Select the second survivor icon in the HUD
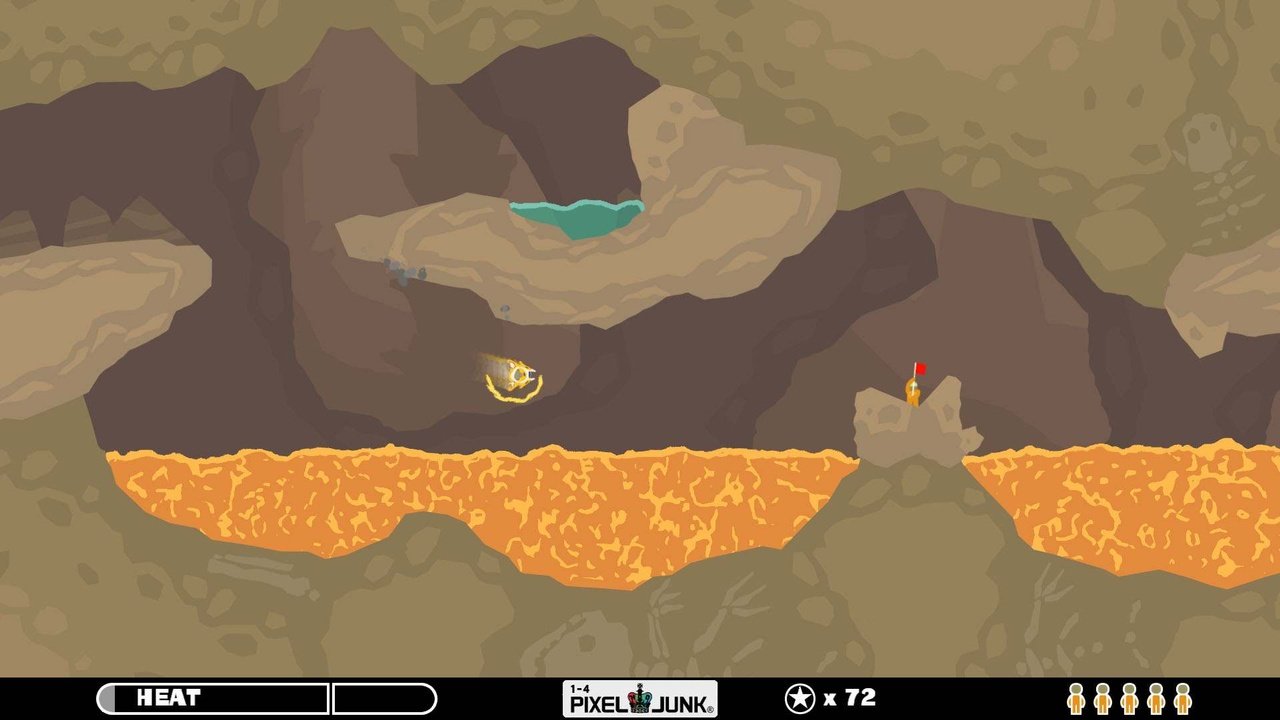 coord(1102,698)
